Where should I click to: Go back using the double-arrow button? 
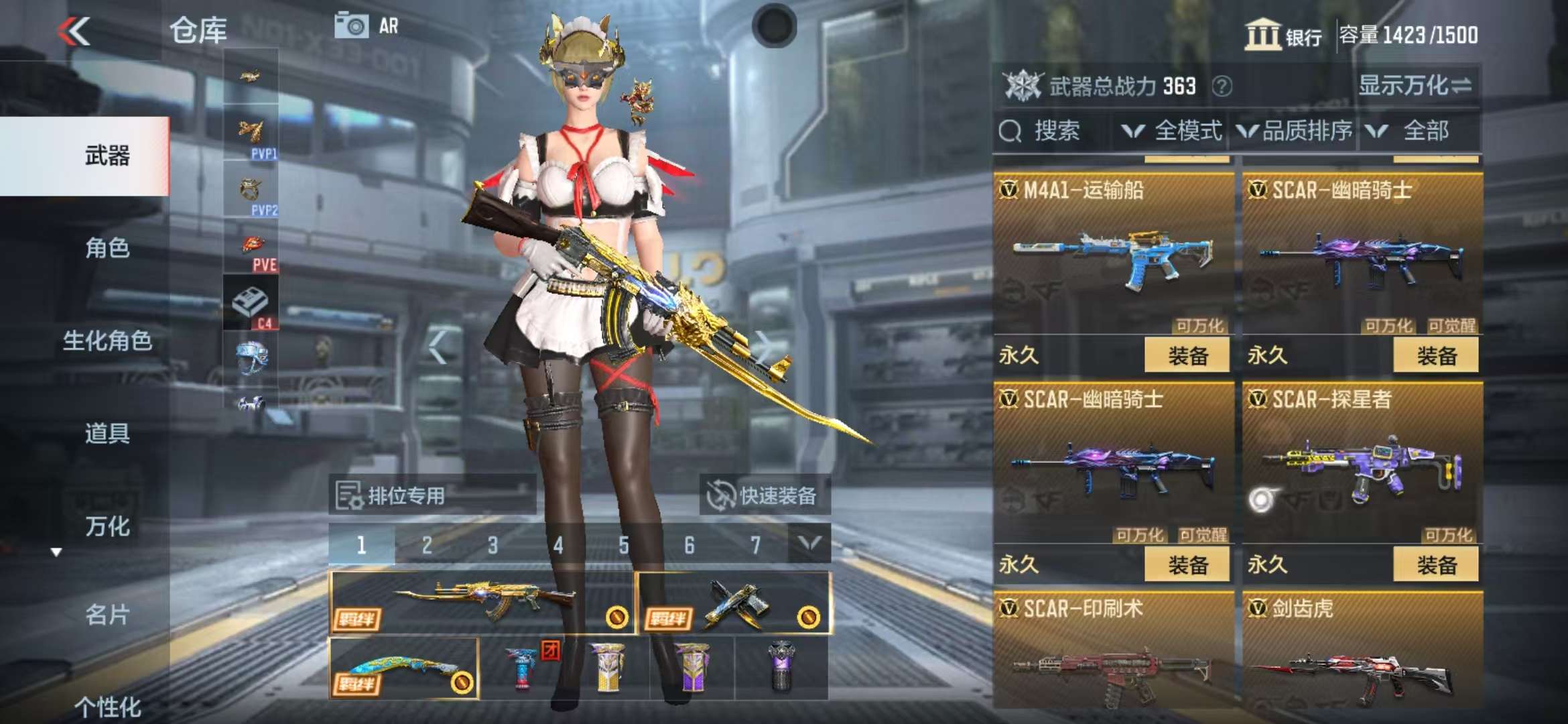[x=74, y=32]
